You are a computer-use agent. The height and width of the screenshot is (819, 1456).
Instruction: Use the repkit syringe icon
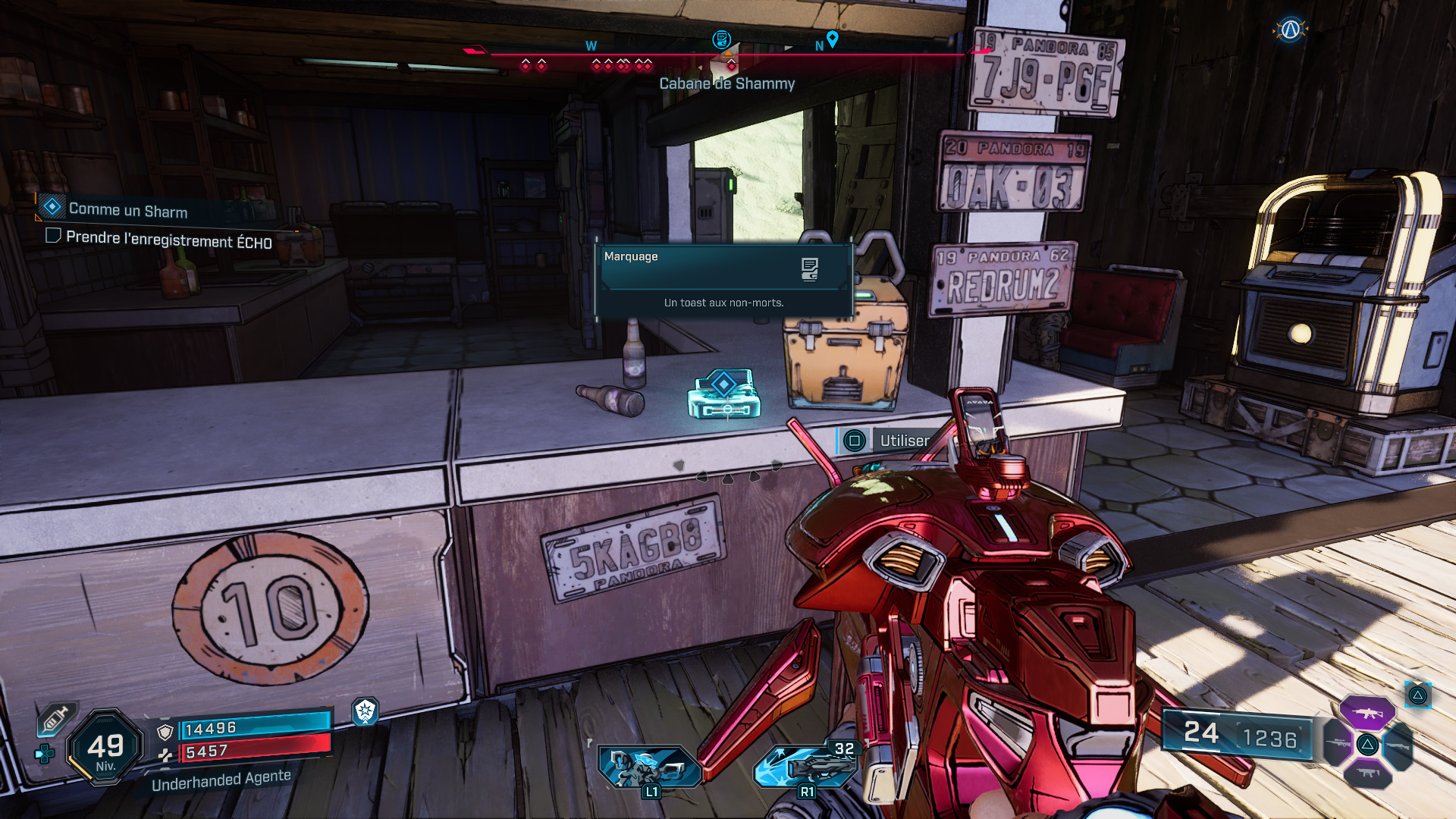(55, 719)
